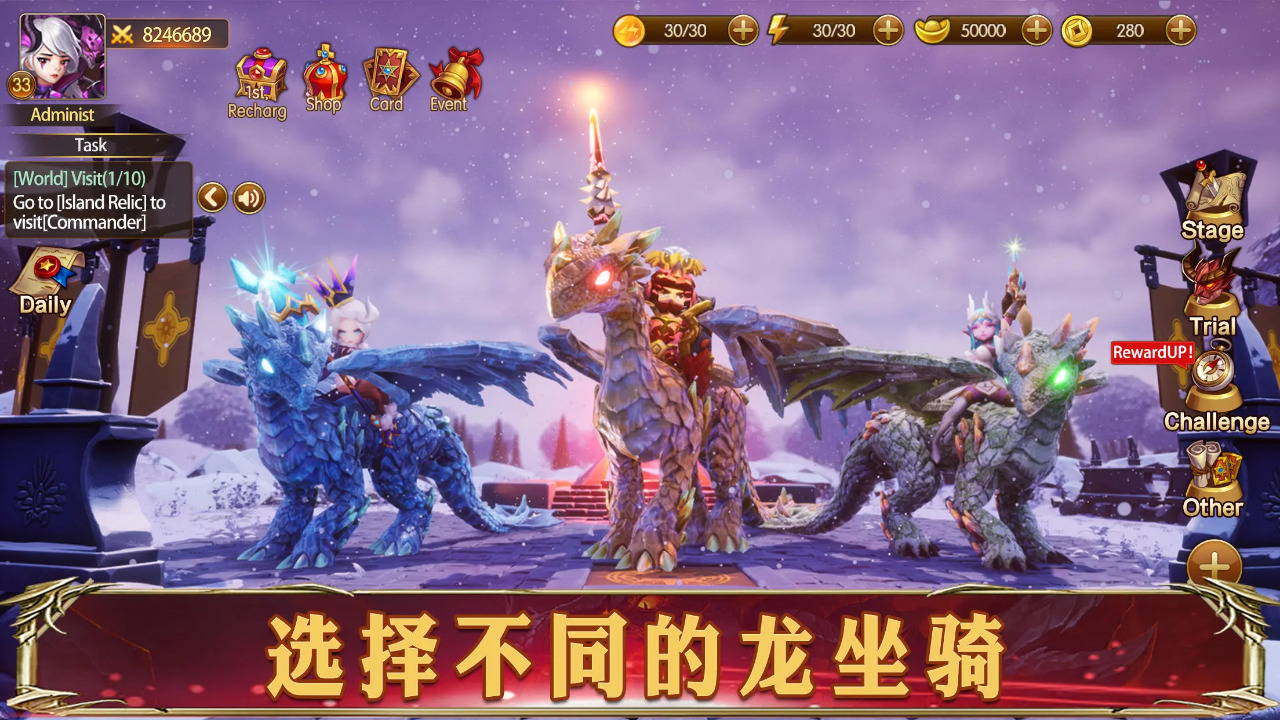This screenshot has height=720, width=1280.
Task: Open the Administ player avatar portrait
Action: click(x=63, y=55)
